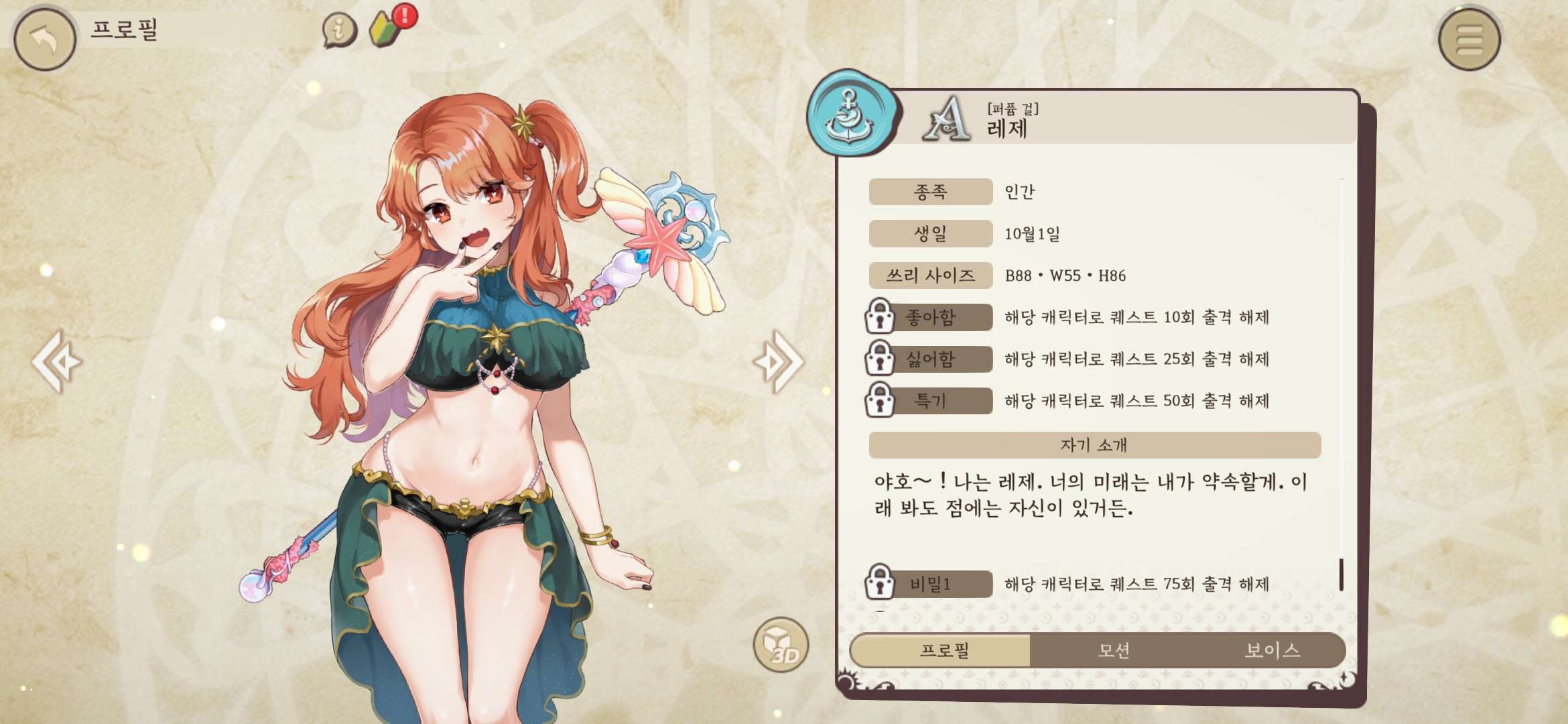
Task: Open the hamburger menu
Action: 1469,40
